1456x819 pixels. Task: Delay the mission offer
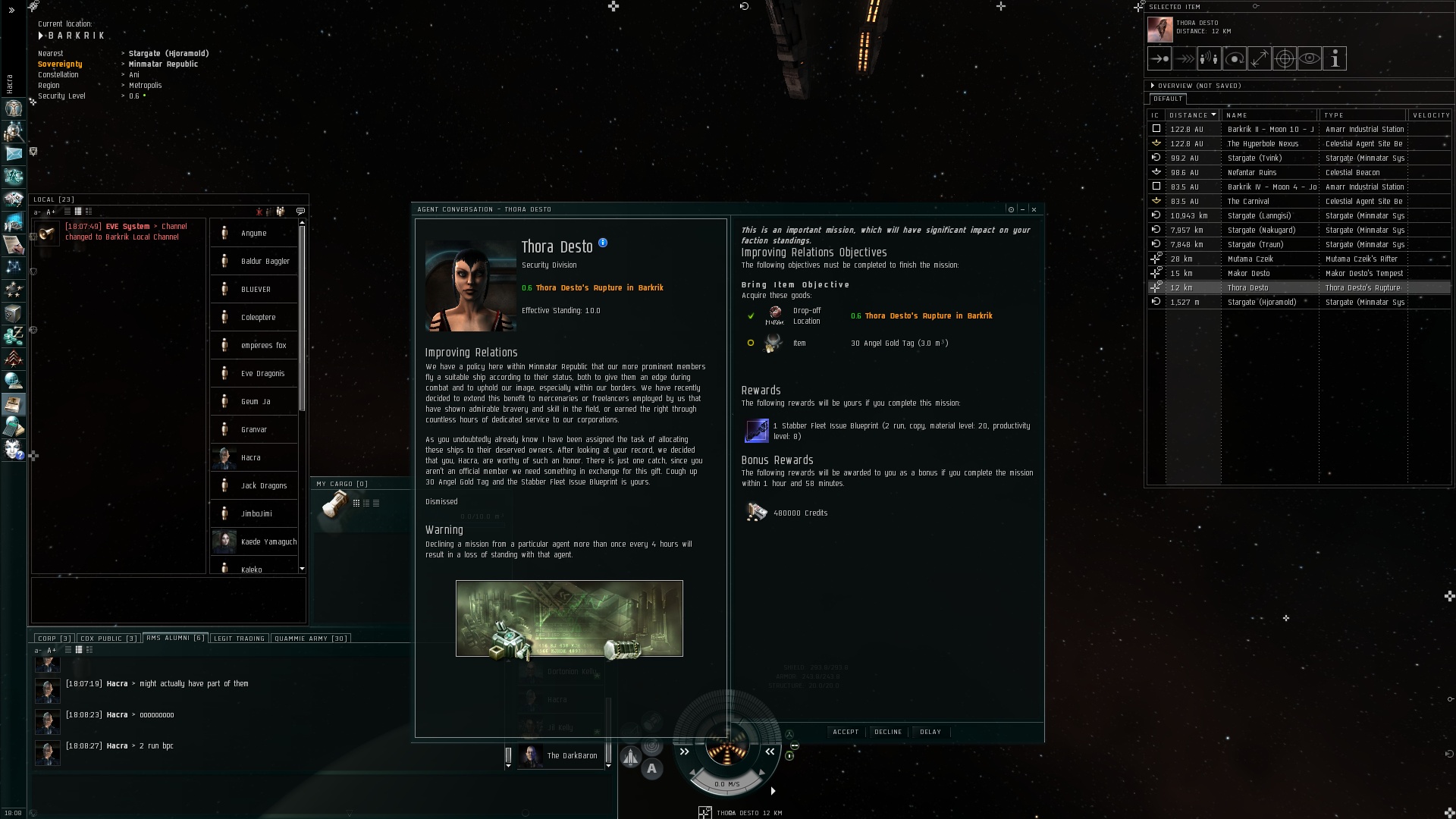[930, 732]
